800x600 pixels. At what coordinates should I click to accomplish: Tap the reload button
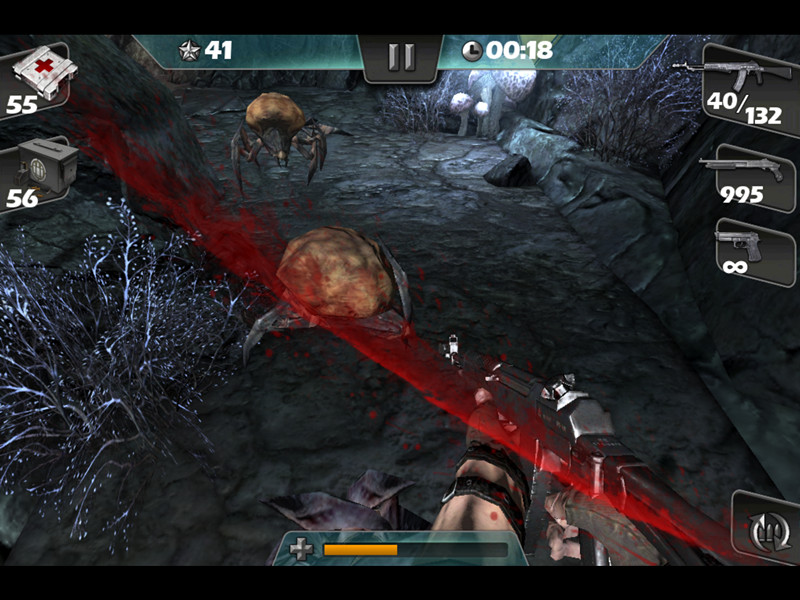tap(764, 527)
